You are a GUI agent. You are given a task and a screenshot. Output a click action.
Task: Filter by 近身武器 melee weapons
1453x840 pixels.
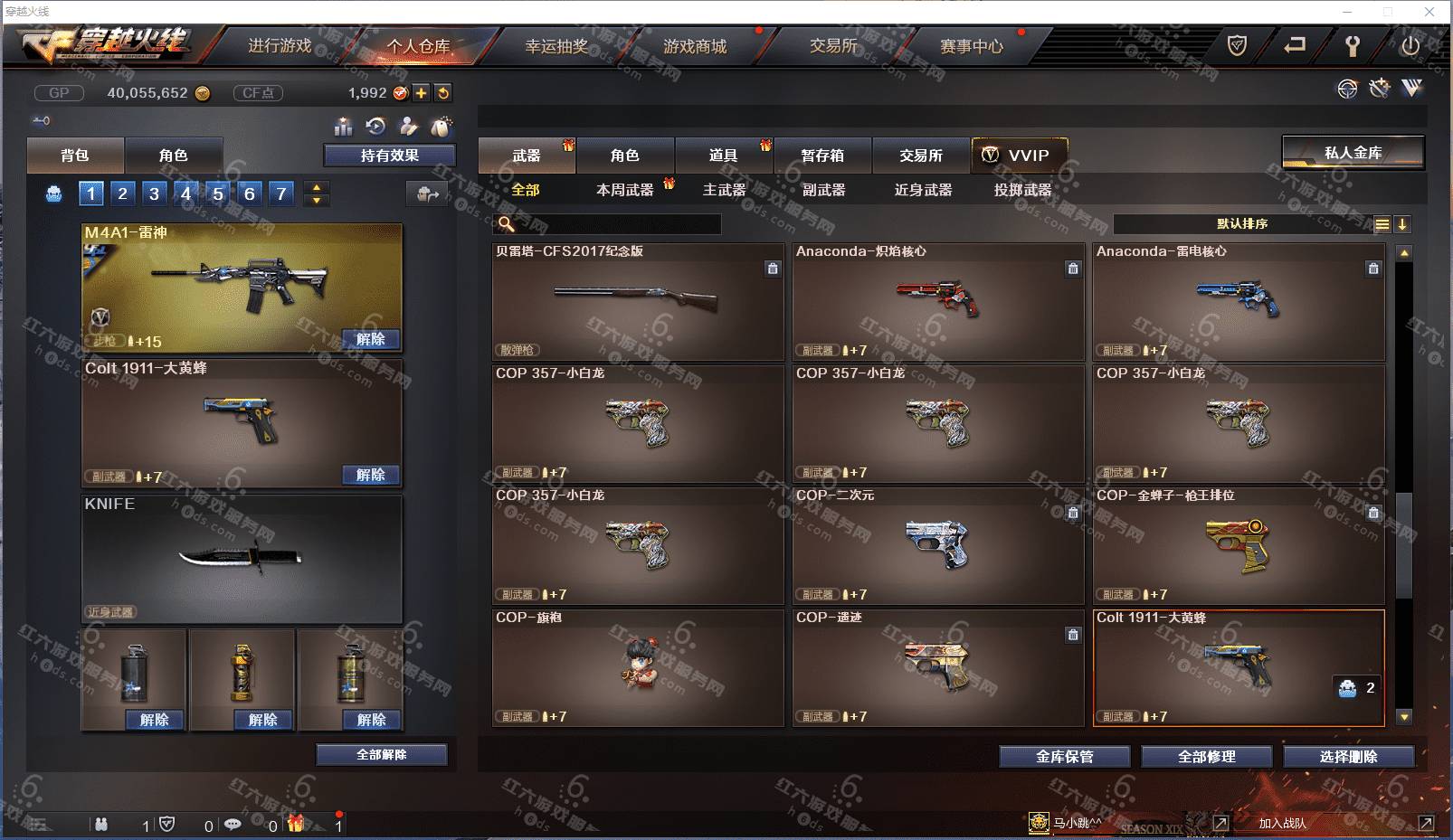[x=923, y=190]
